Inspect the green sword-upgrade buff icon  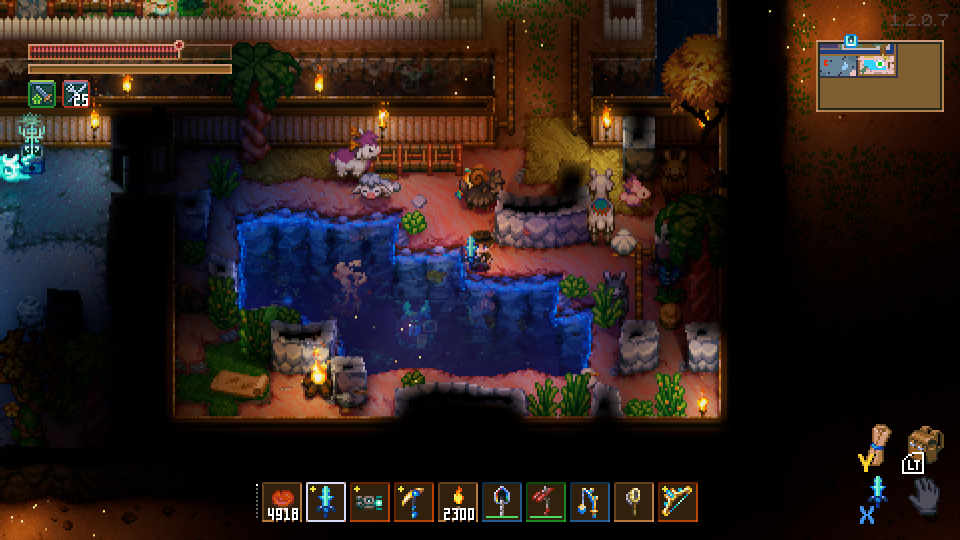coord(41,94)
